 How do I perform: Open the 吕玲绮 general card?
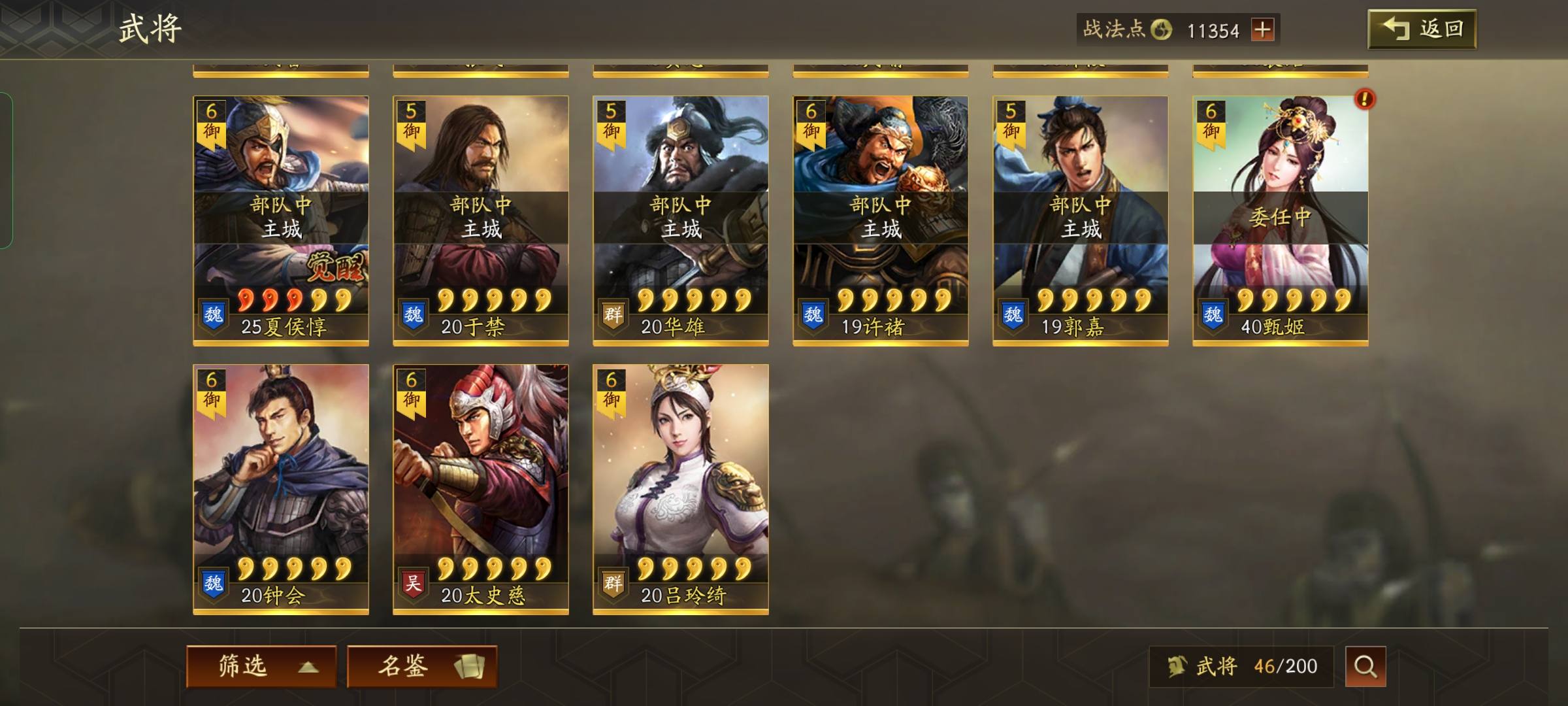[x=681, y=489]
